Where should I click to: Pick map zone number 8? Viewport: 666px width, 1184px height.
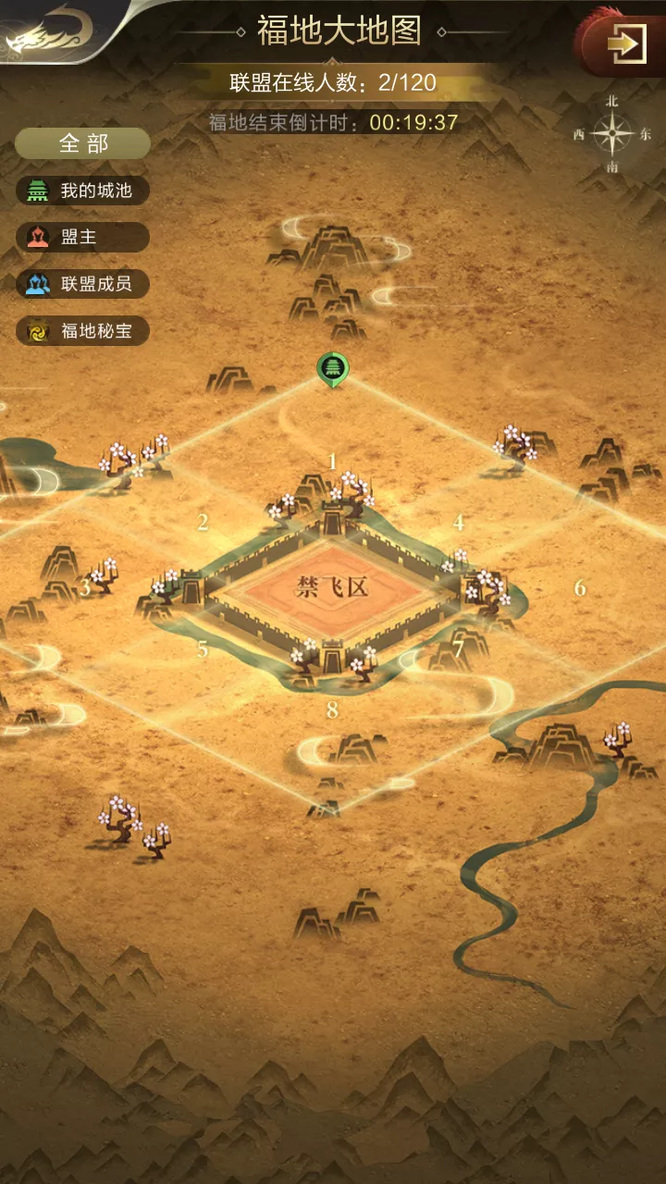point(333,711)
